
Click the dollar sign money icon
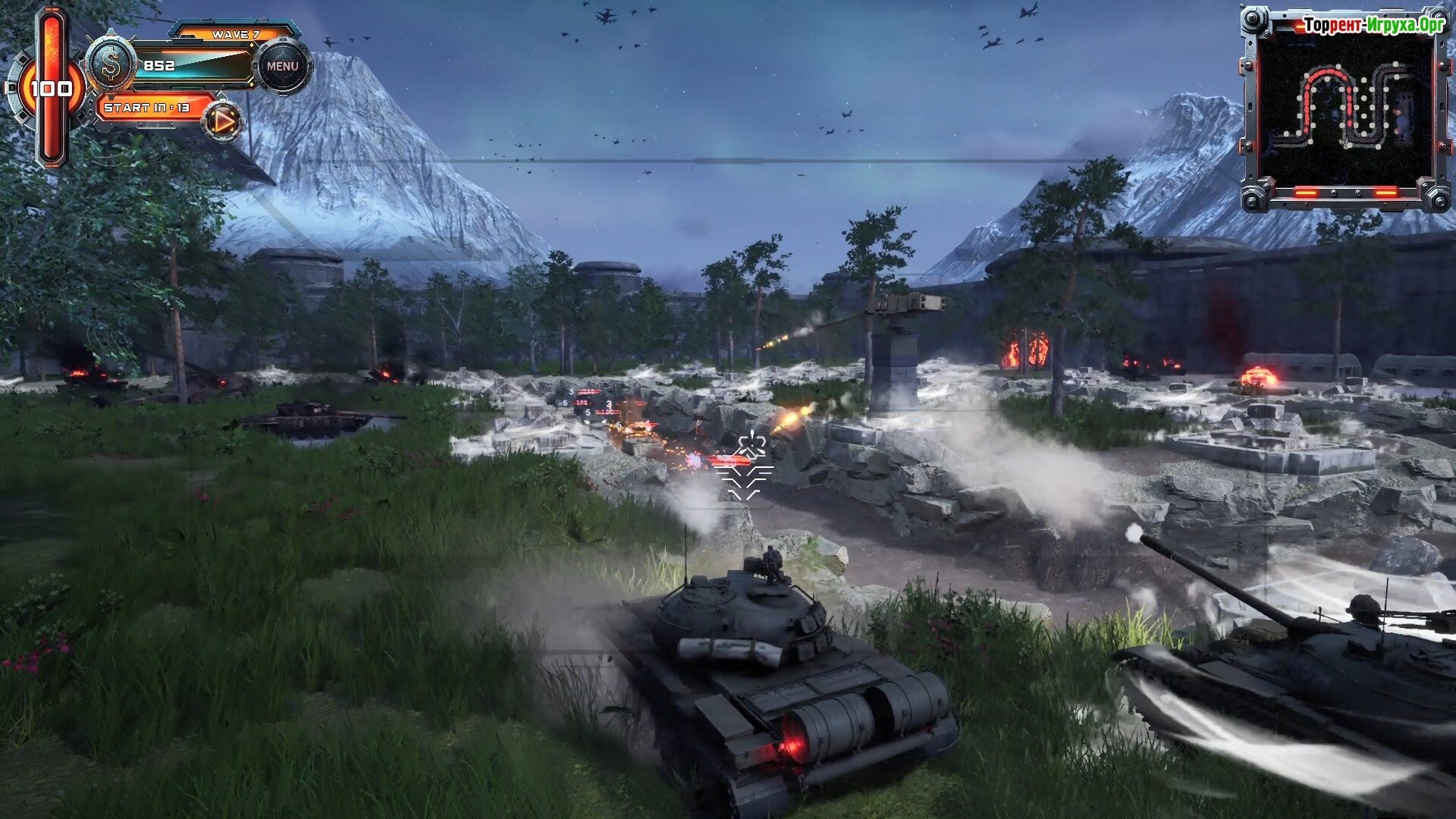[111, 65]
